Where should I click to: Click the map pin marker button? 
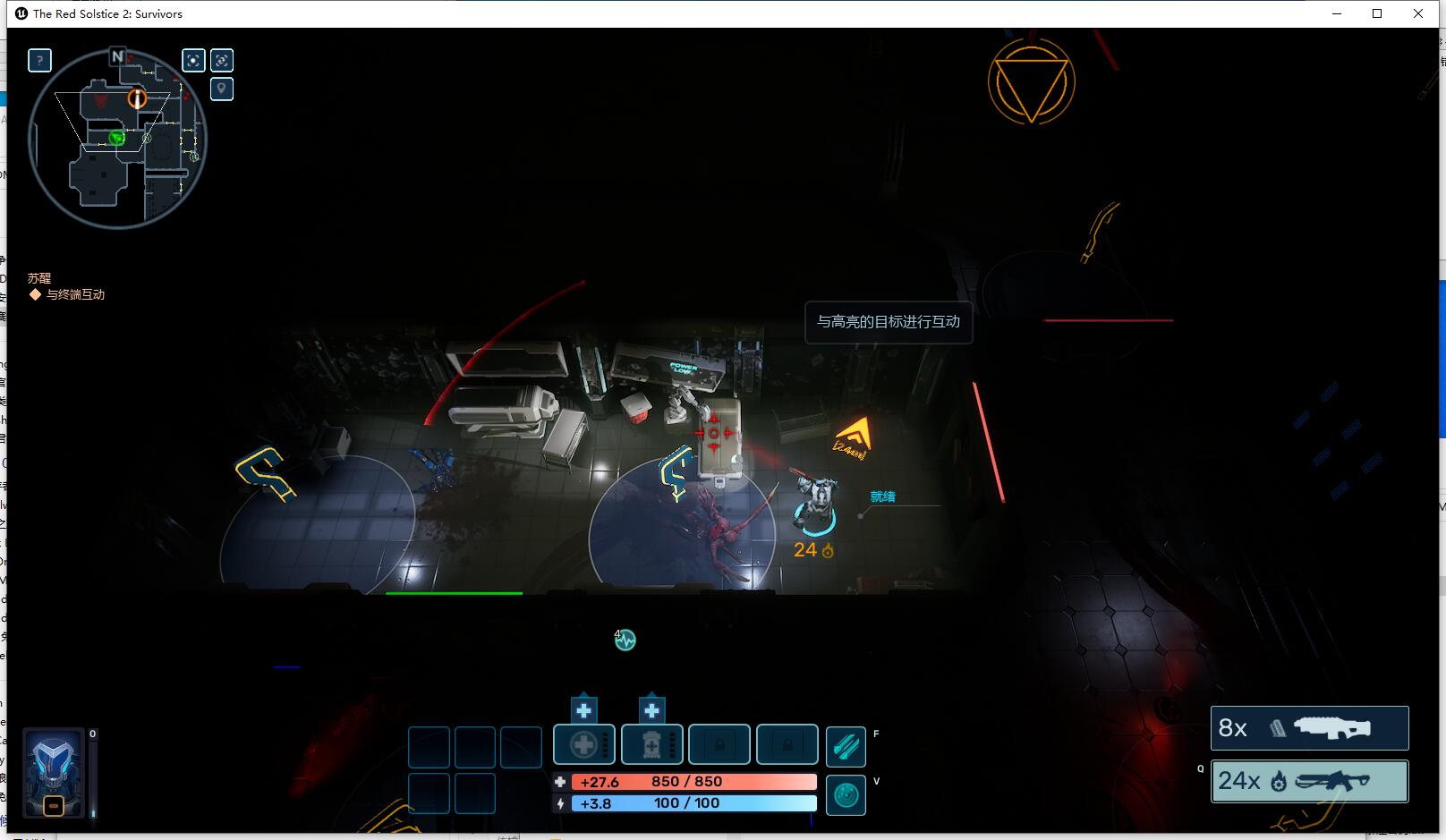coord(222,89)
